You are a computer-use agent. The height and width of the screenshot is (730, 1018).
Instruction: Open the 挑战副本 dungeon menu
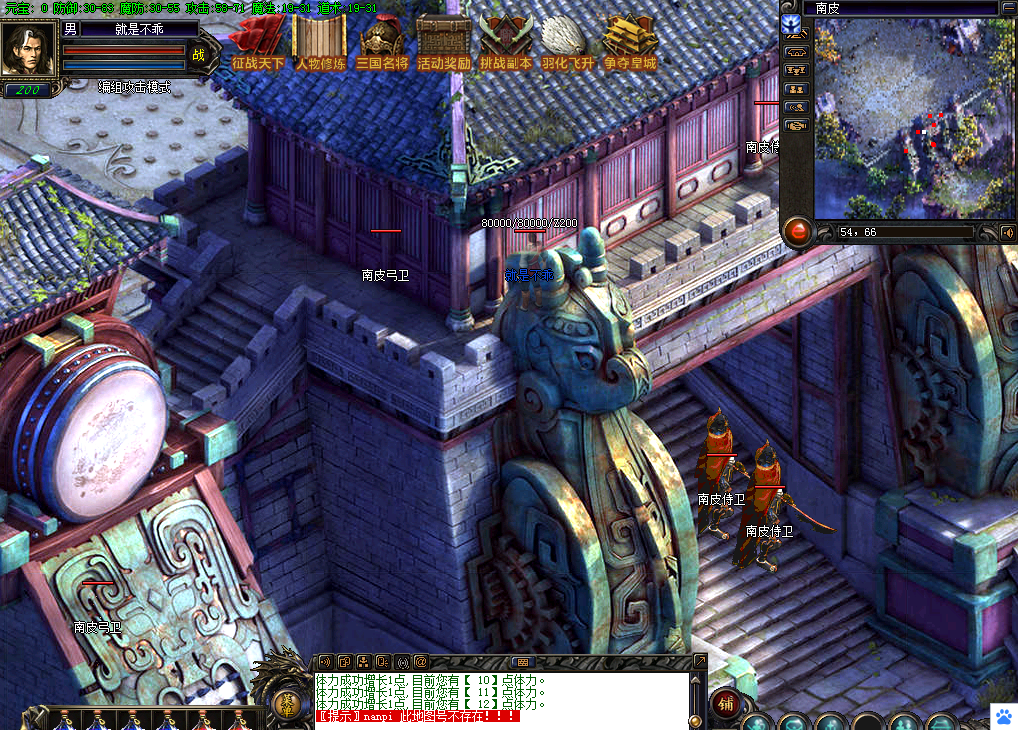pyautogui.click(x=506, y=43)
